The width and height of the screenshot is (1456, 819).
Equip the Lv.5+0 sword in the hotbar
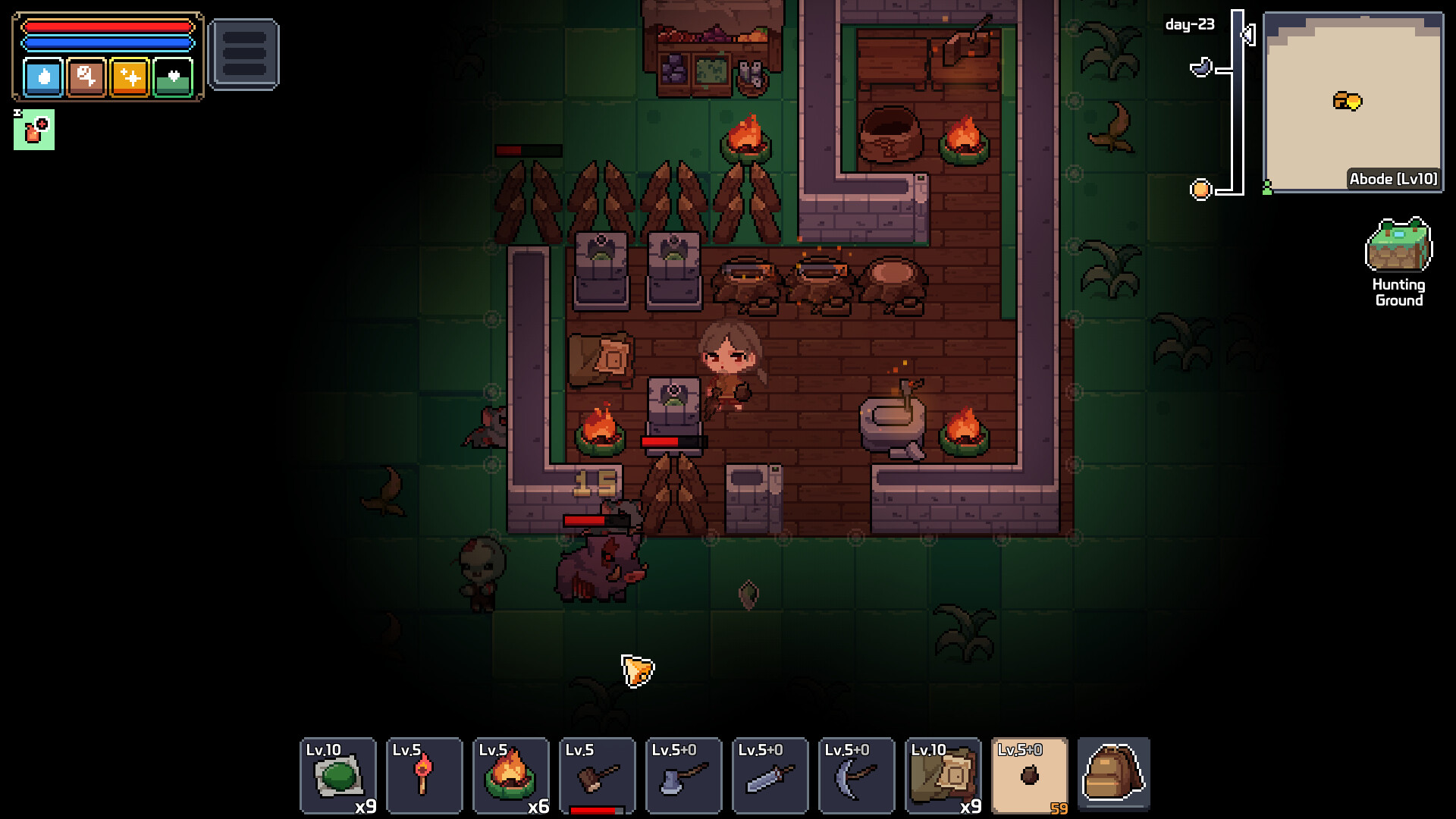(x=770, y=775)
